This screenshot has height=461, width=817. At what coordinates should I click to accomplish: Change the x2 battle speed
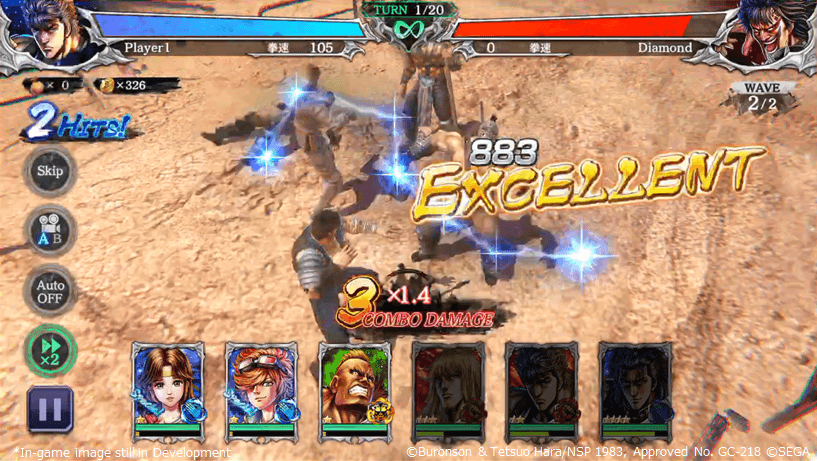[x=50, y=350]
